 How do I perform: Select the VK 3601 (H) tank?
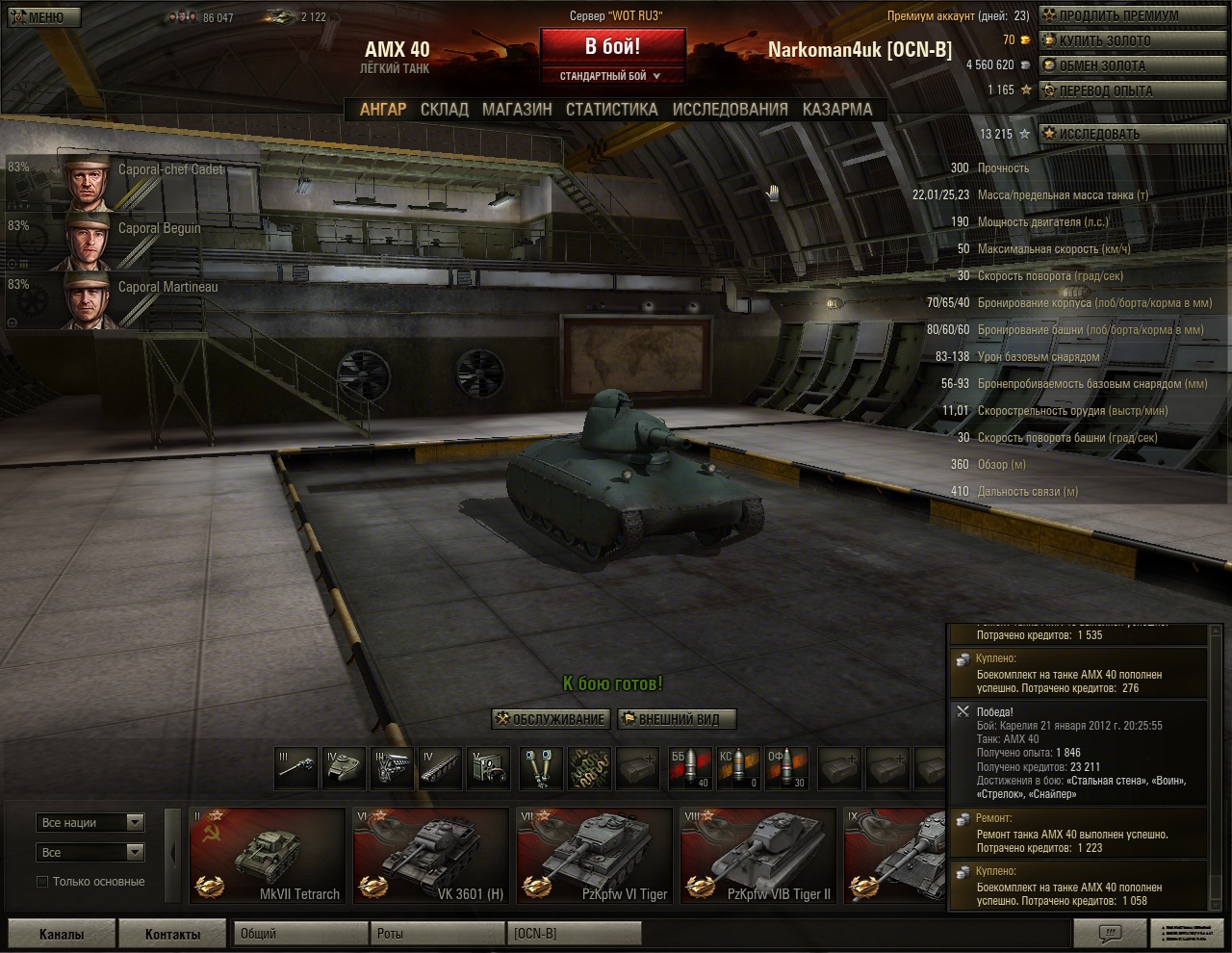(430, 855)
